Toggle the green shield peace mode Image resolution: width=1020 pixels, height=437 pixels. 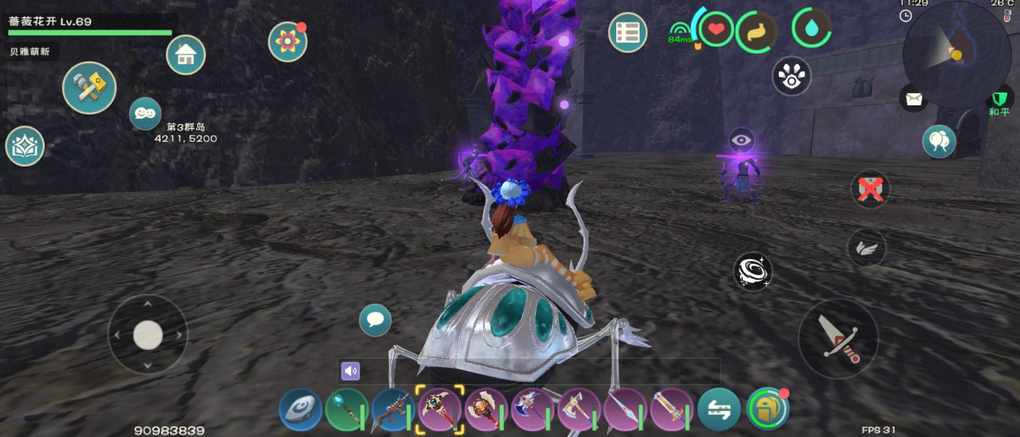999,98
